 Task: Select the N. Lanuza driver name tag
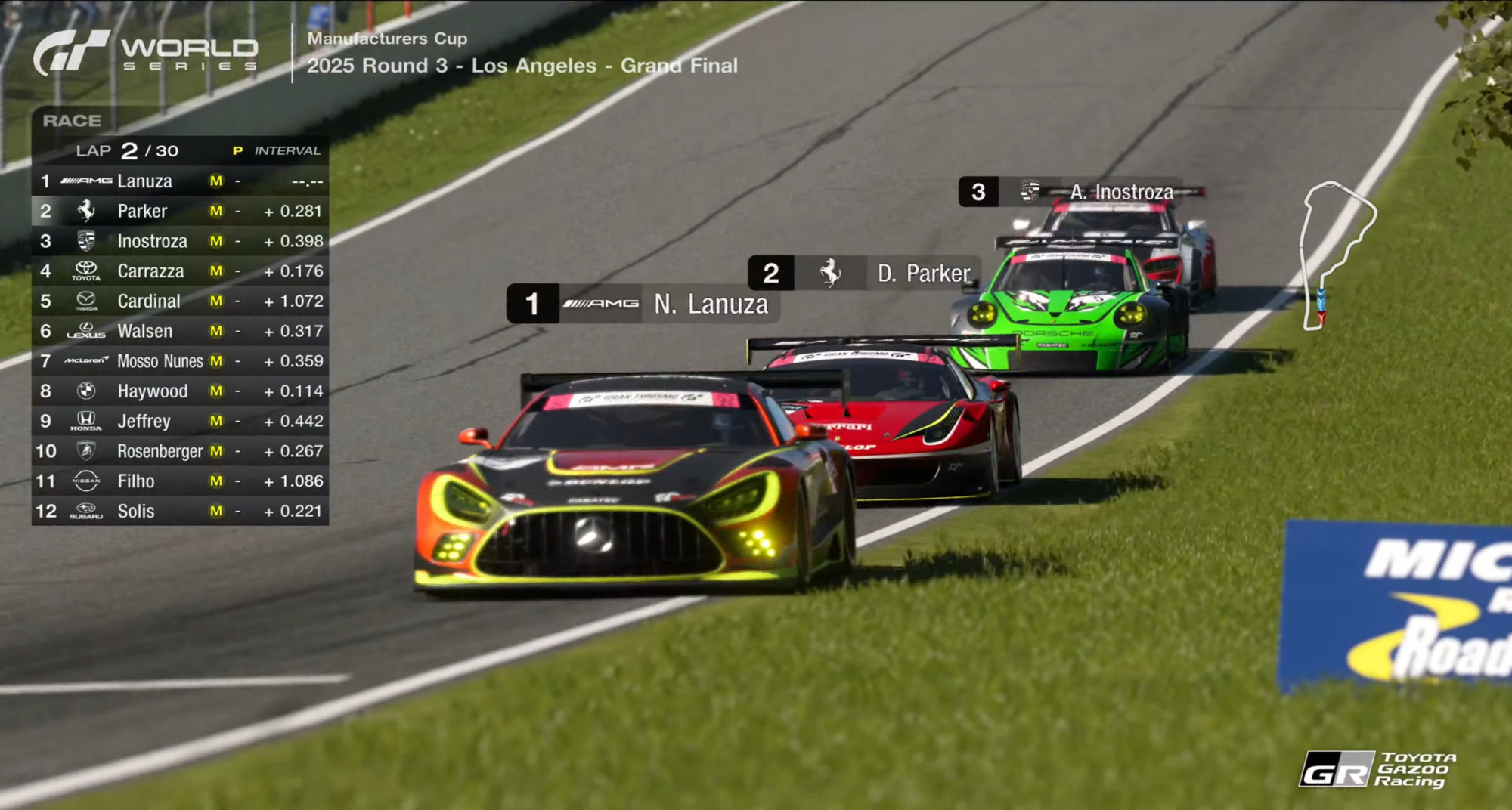(643, 304)
